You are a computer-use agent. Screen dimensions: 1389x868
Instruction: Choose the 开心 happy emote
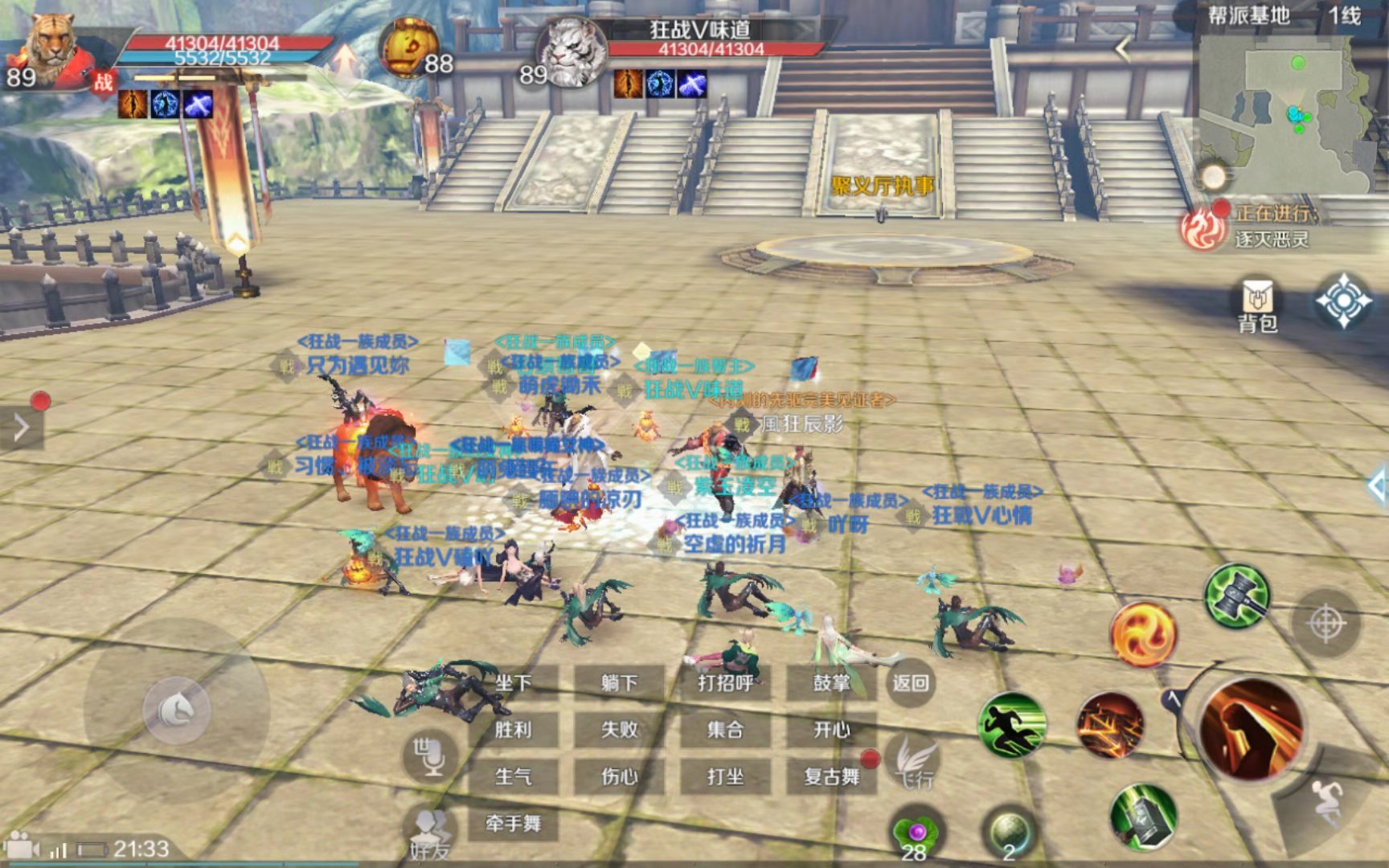[x=831, y=730]
